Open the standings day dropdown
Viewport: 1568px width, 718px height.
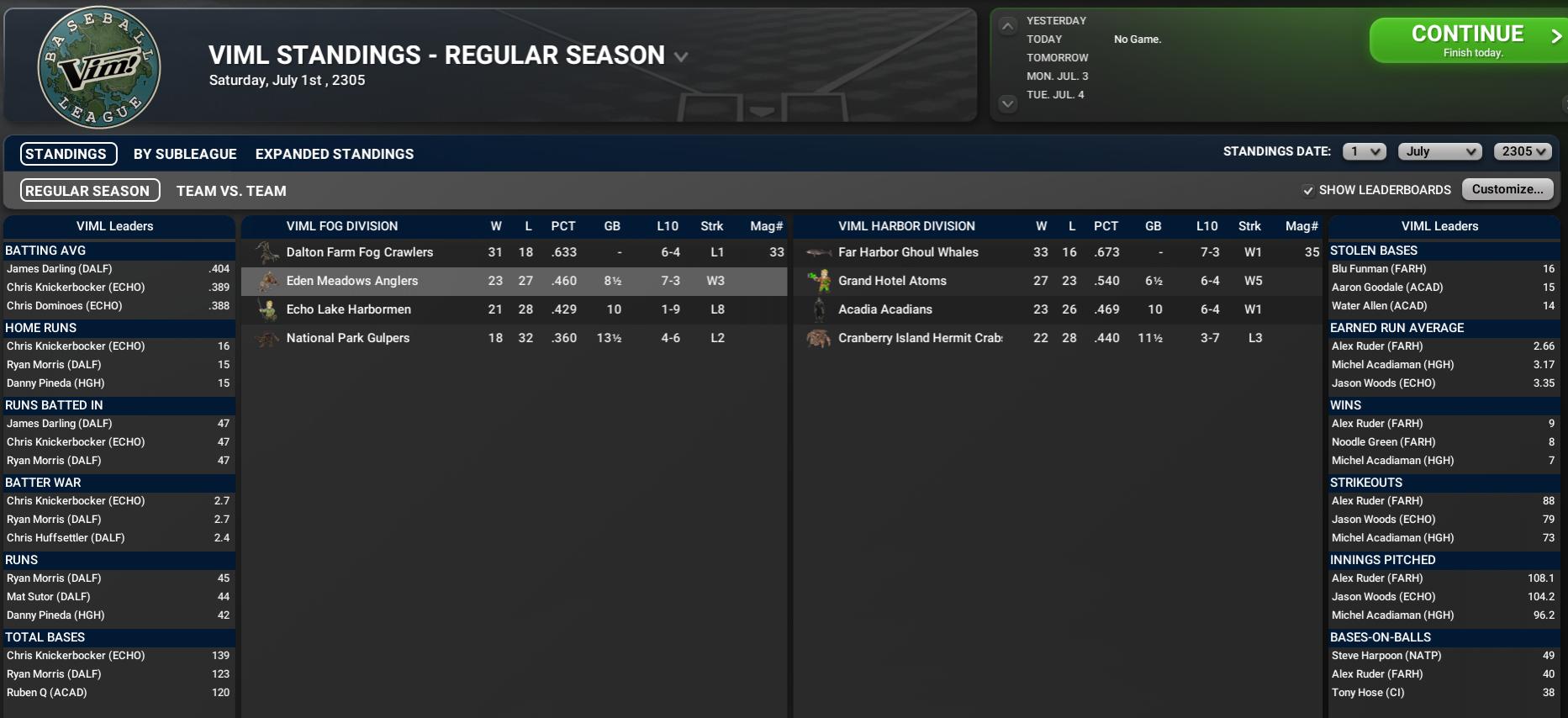click(x=1364, y=151)
